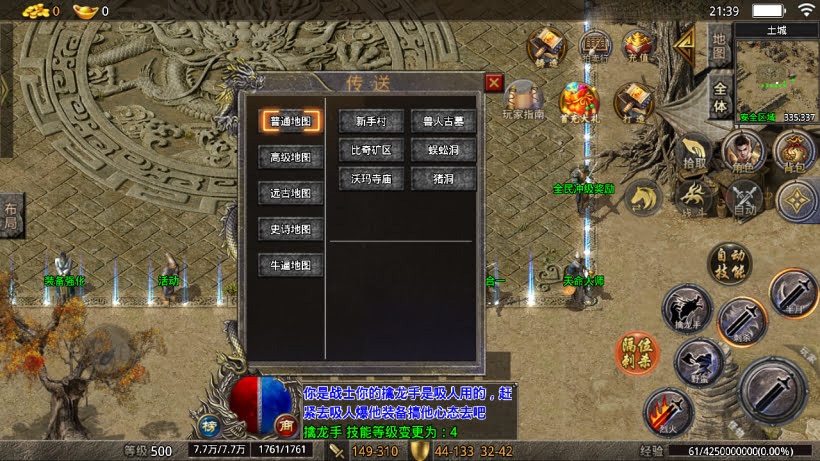Use the 隔位刺杀 skill button
Screen dimensions: 820x461
(637, 352)
